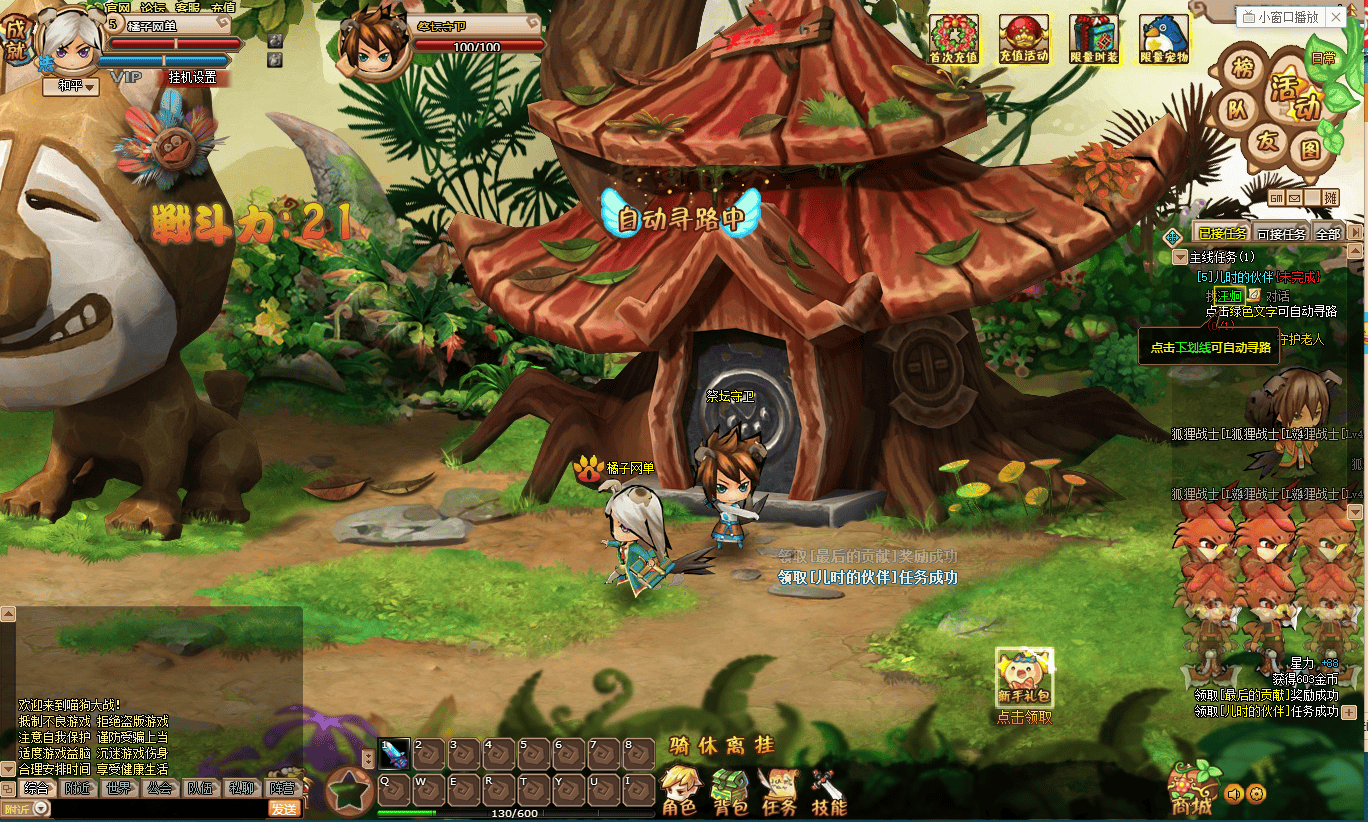Click the green 汪炯 auto-path quest link
Image resolution: width=1368 pixels, height=822 pixels.
pos(1229,296)
